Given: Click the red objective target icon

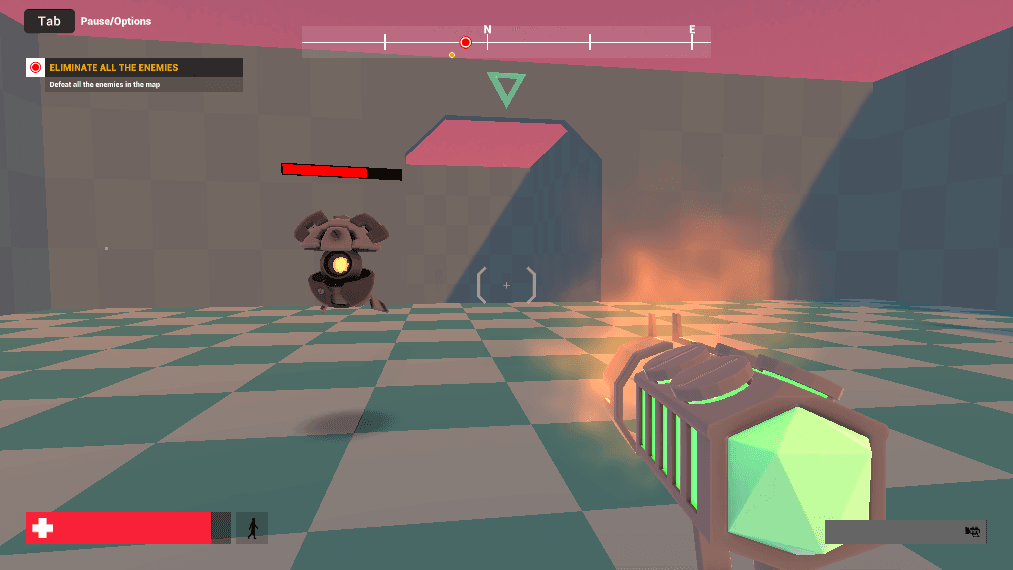Looking at the screenshot, I should pyautogui.click(x=36, y=68).
